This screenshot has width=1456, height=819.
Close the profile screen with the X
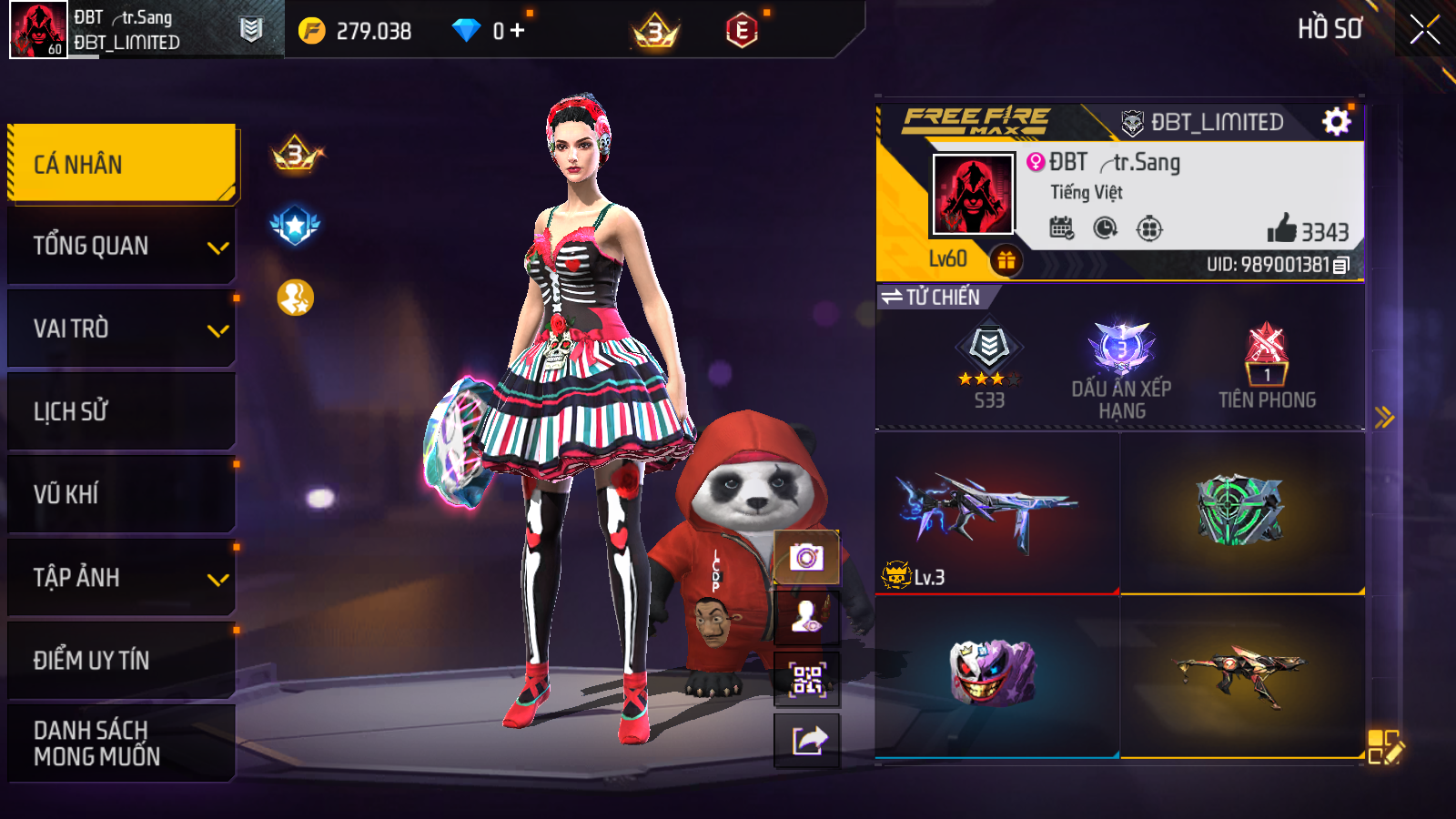pyautogui.click(x=1424, y=29)
